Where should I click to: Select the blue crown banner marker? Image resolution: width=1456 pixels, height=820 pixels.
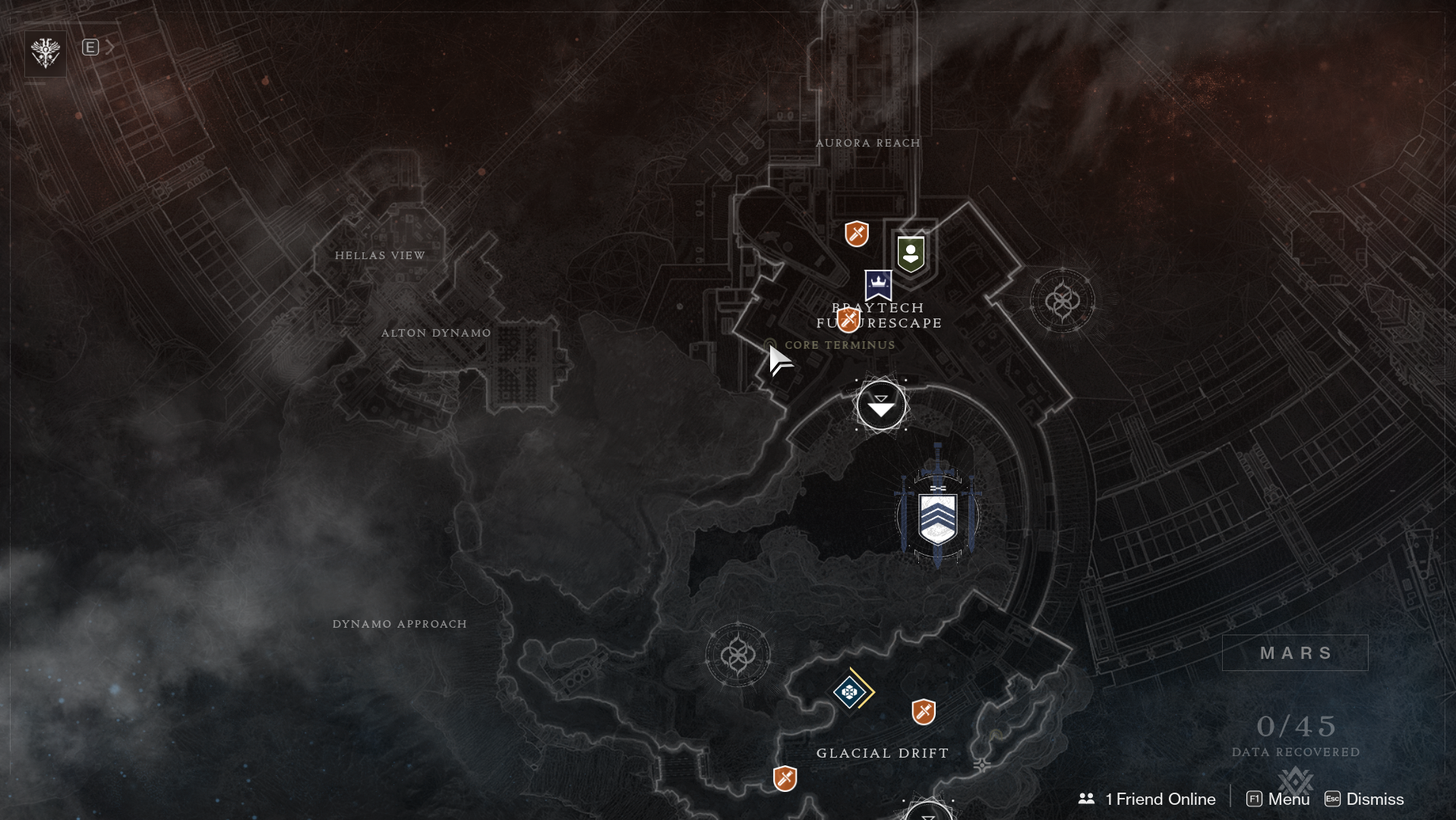click(878, 286)
